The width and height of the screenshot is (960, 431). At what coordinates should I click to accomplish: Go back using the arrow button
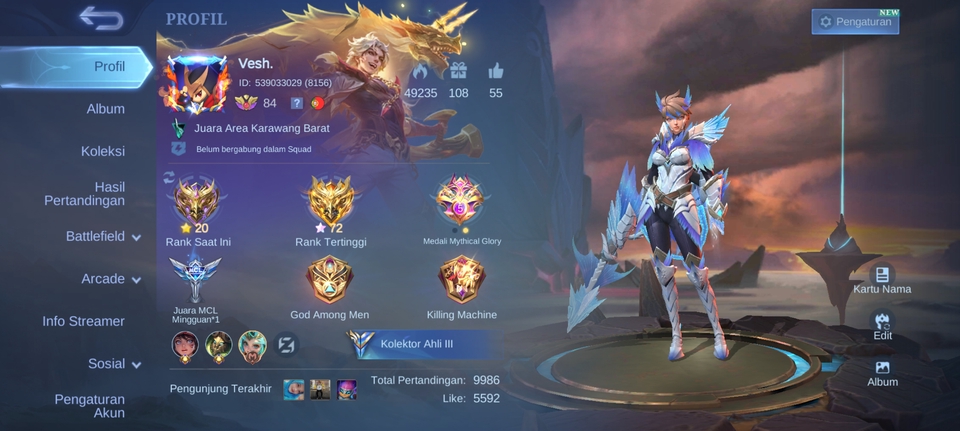[x=100, y=18]
